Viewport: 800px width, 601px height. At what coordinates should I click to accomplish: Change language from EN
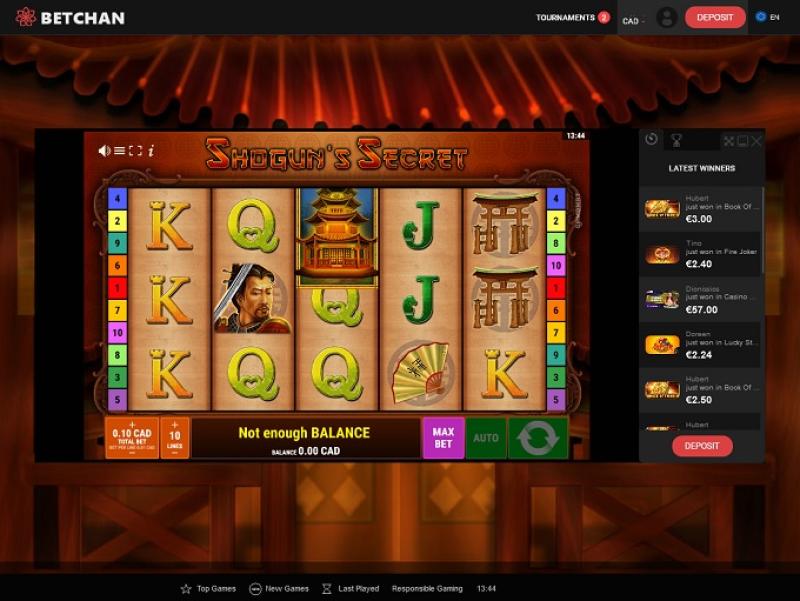click(x=768, y=18)
